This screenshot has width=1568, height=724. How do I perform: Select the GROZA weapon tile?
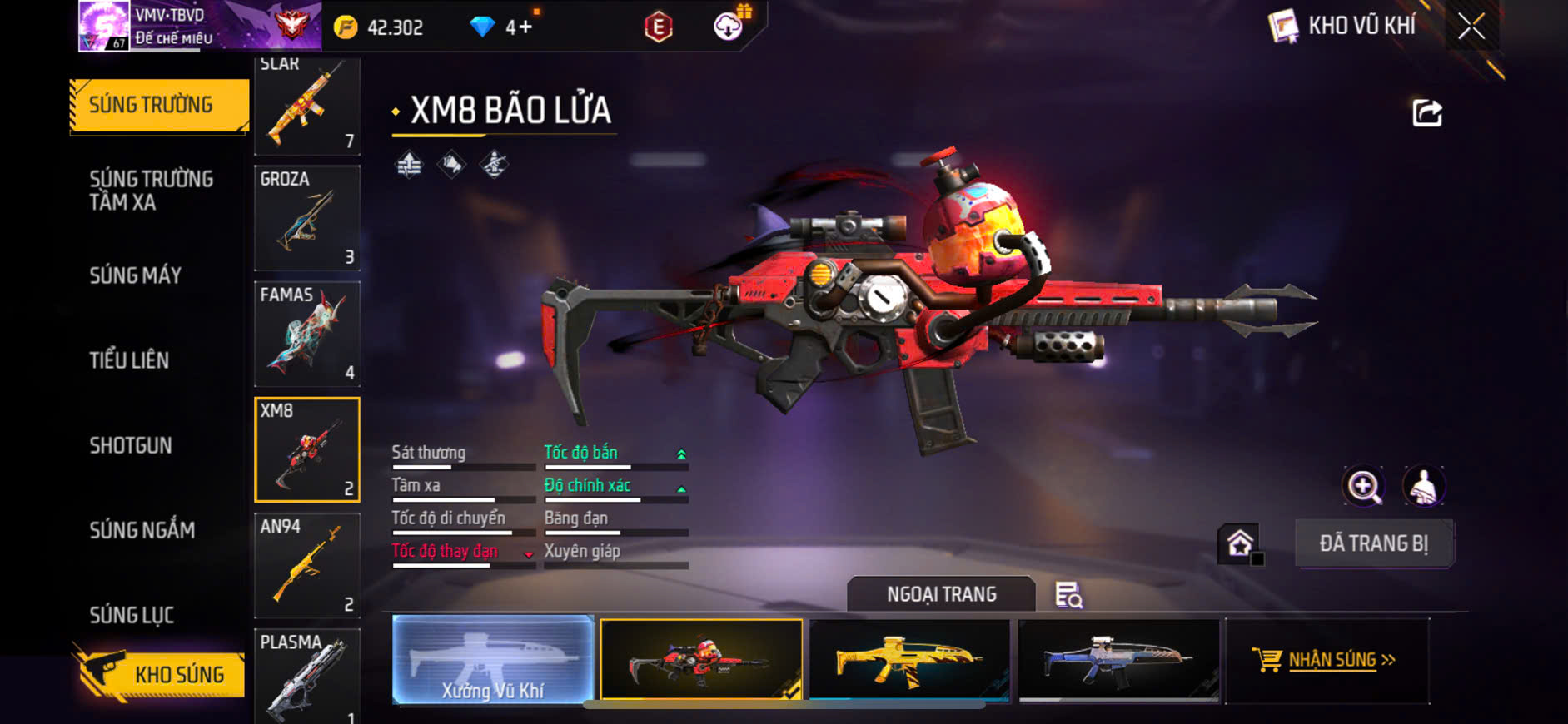[x=306, y=218]
